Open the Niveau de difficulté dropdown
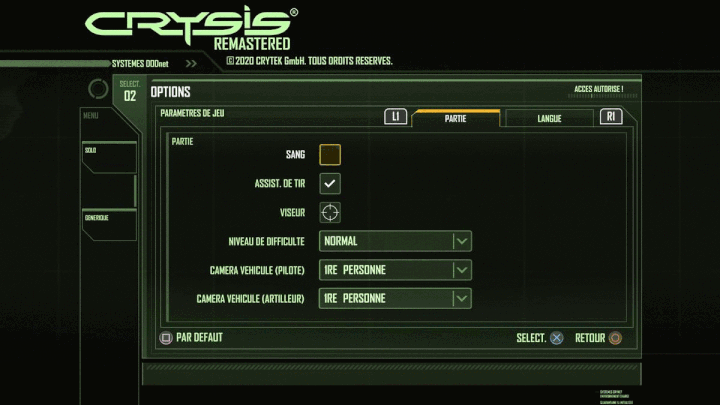This screenshot has height=405, width=720. (395, 241)
